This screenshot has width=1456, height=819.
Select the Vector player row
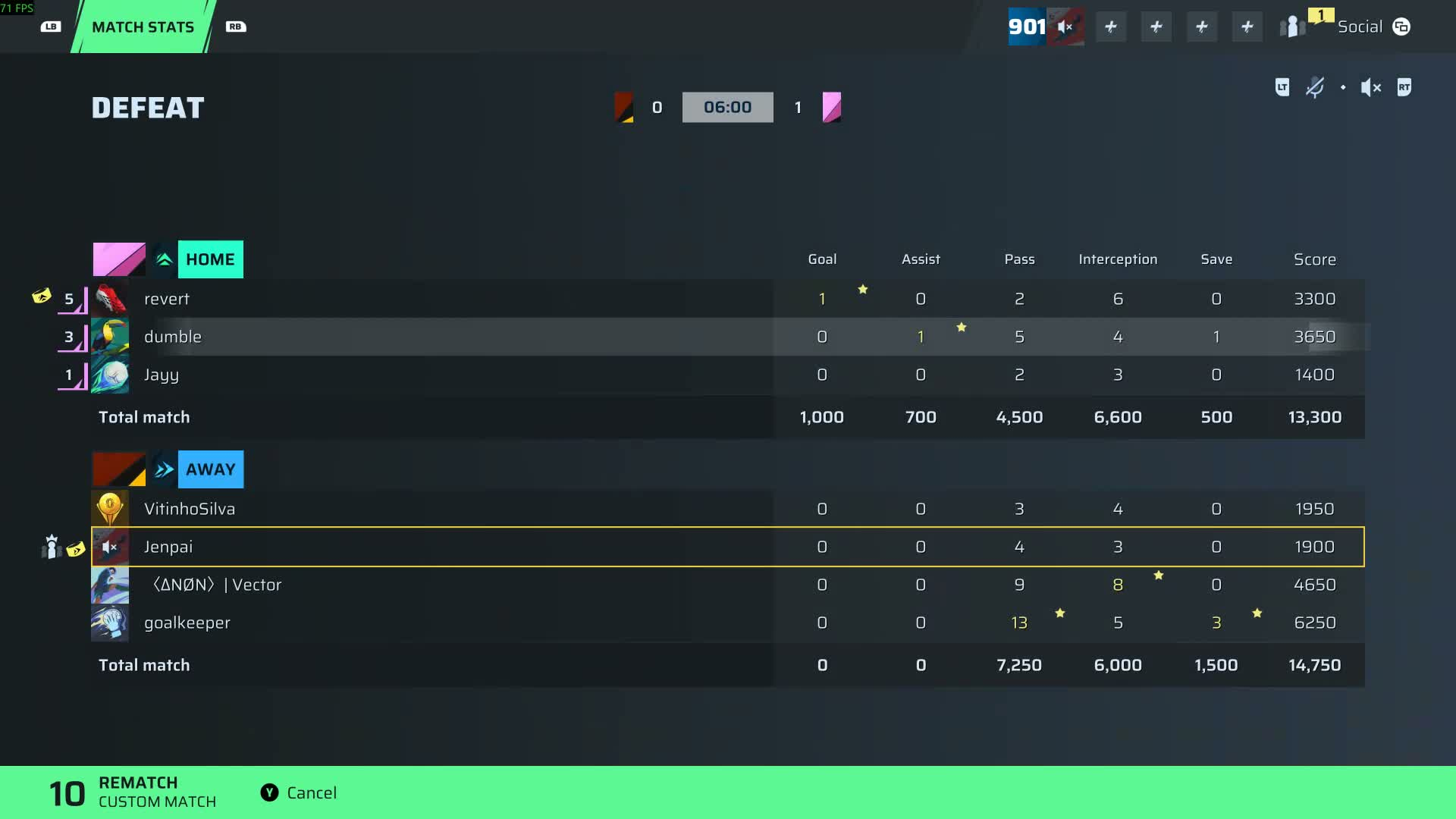point(432,585)
